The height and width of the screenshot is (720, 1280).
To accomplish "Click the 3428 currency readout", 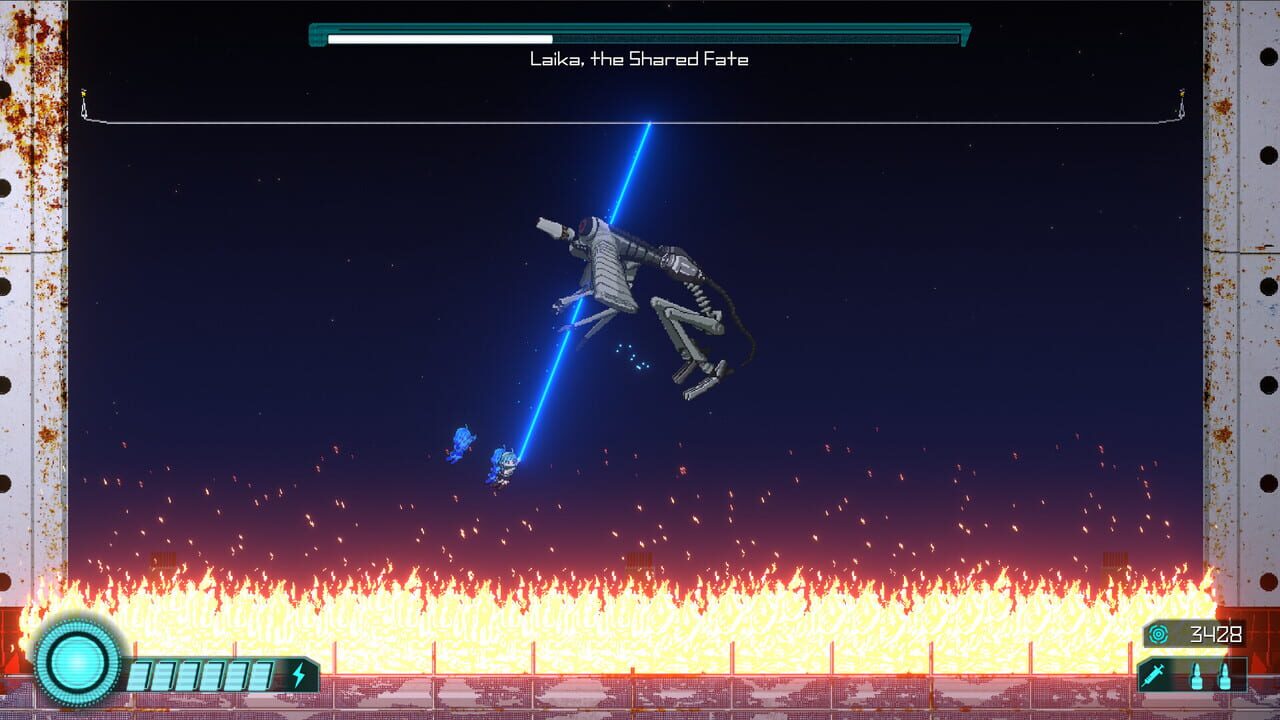I will point(1216,633).
